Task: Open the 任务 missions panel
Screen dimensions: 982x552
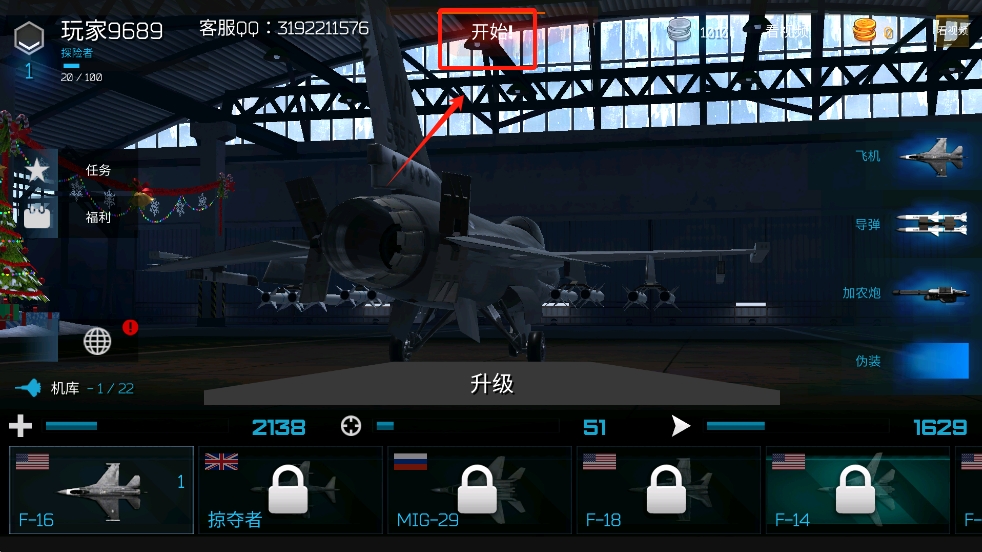Action: pos(98,171)
